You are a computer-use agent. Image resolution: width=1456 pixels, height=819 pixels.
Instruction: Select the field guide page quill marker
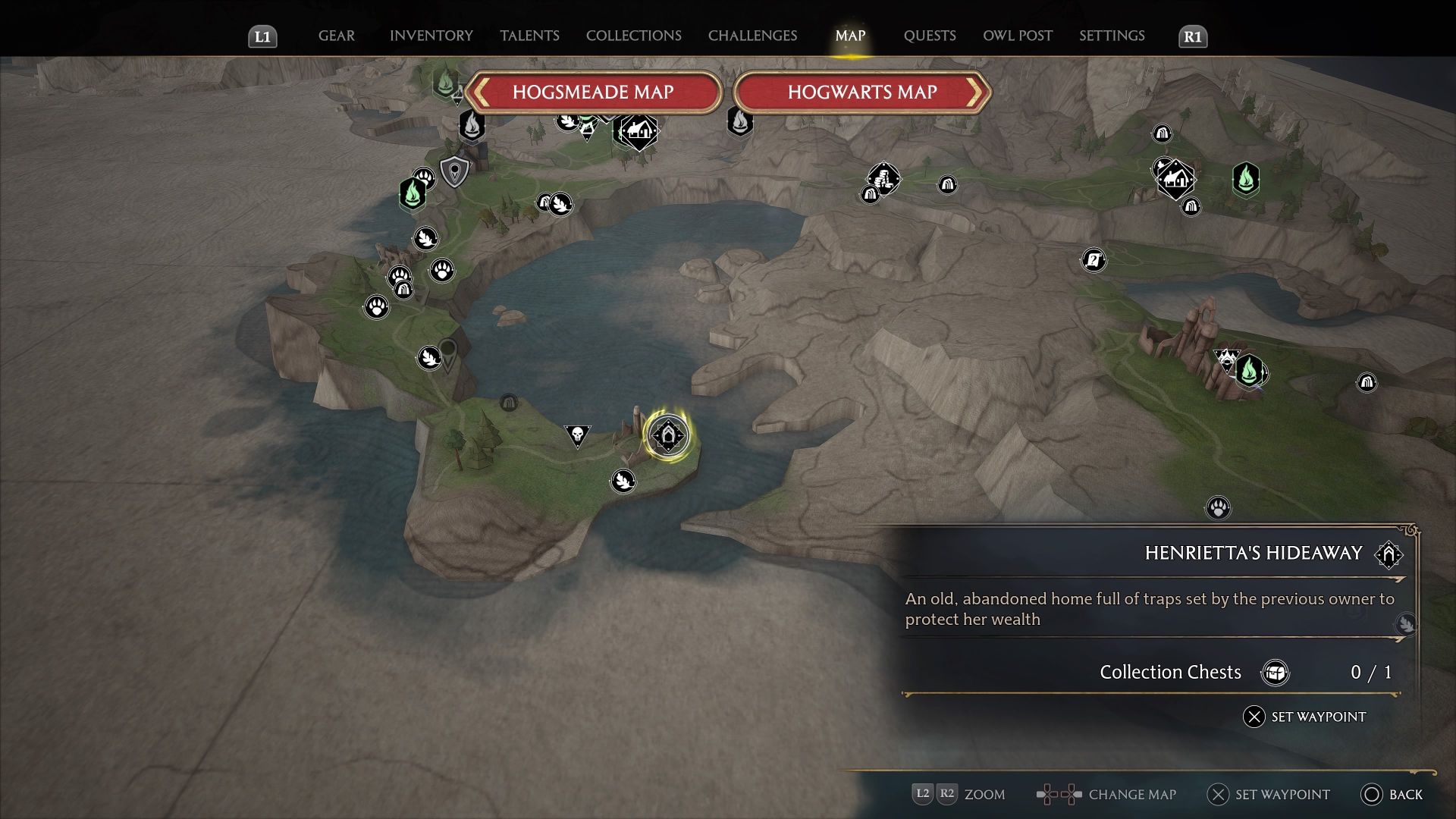pos(1094,259)
